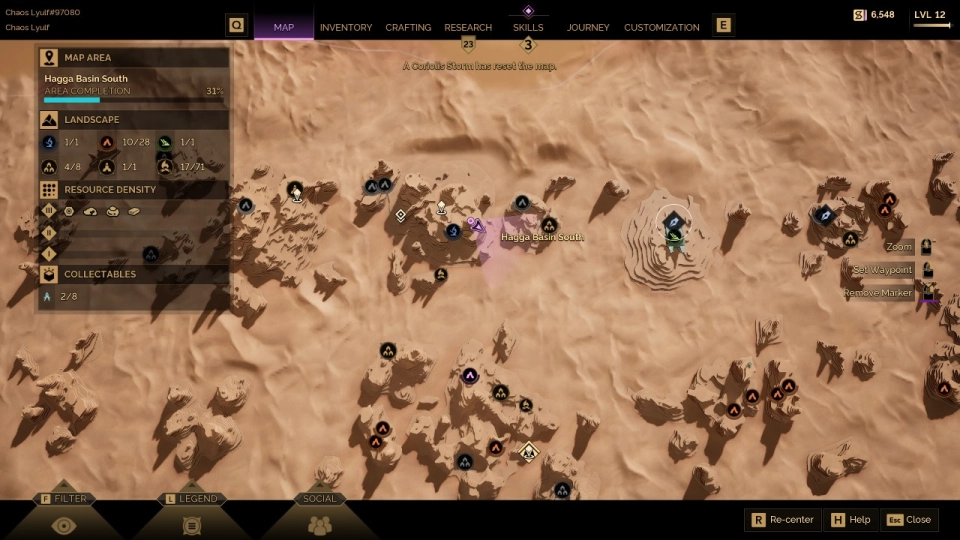Select the yellow diamond marker on the map
Image resolution: width=960 pixels, height=540 pixels.
click(x=529, y=453)
